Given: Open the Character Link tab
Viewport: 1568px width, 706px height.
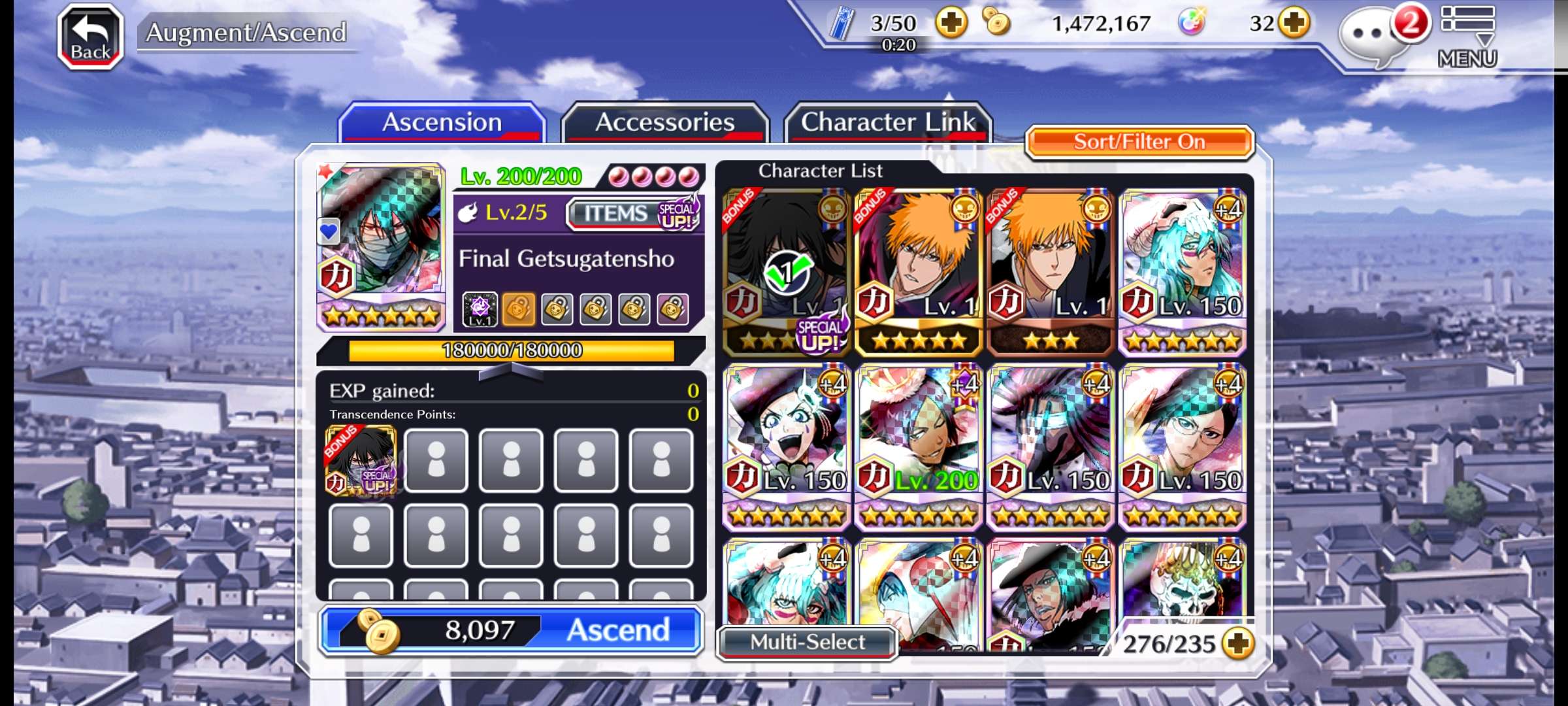Looking at the screenshot, I should tap(887, 123).
